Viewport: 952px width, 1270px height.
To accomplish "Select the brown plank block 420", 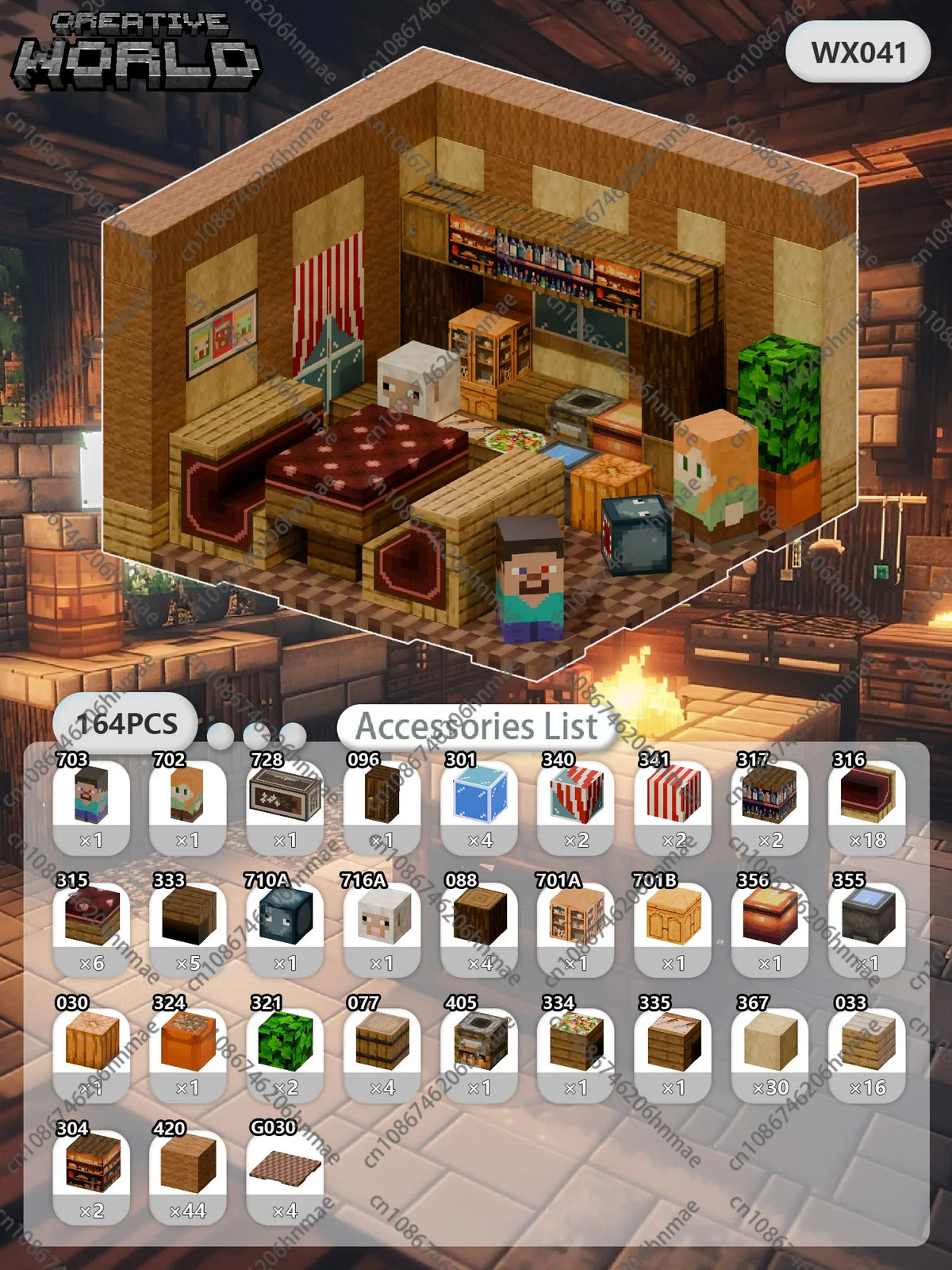I will tap(188, 1165).
